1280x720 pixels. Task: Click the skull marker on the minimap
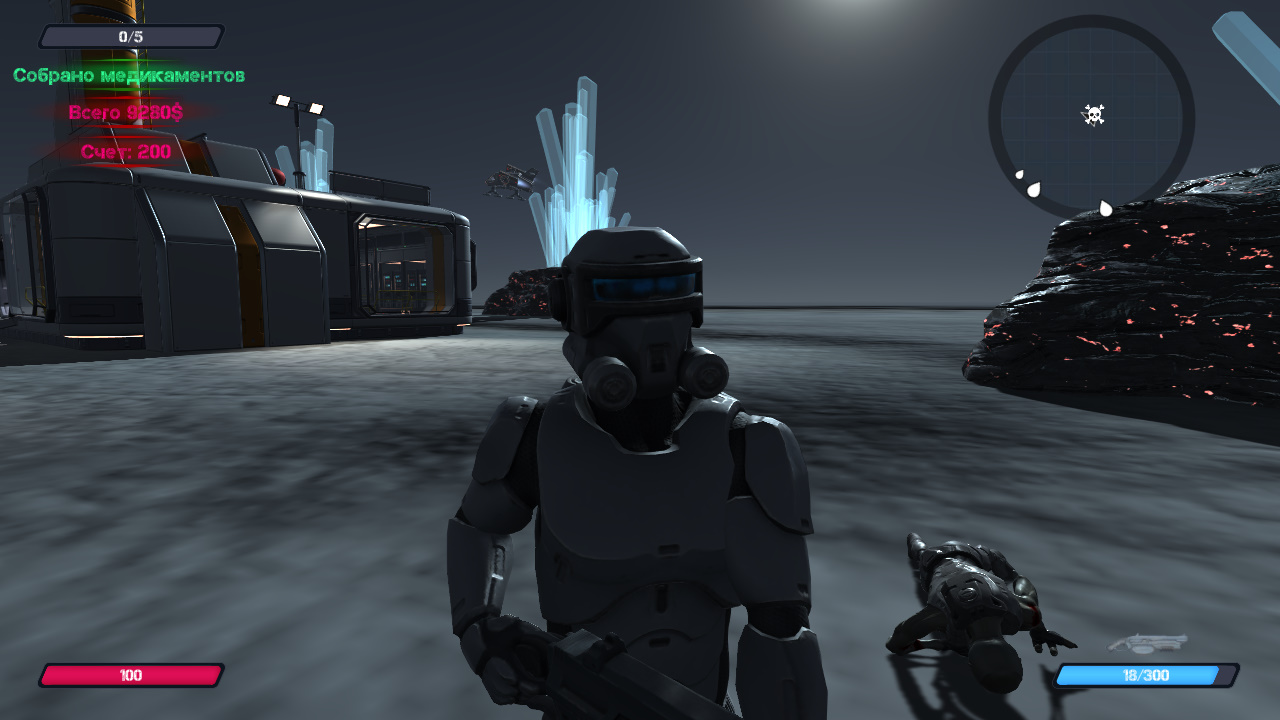point(1095,113)
